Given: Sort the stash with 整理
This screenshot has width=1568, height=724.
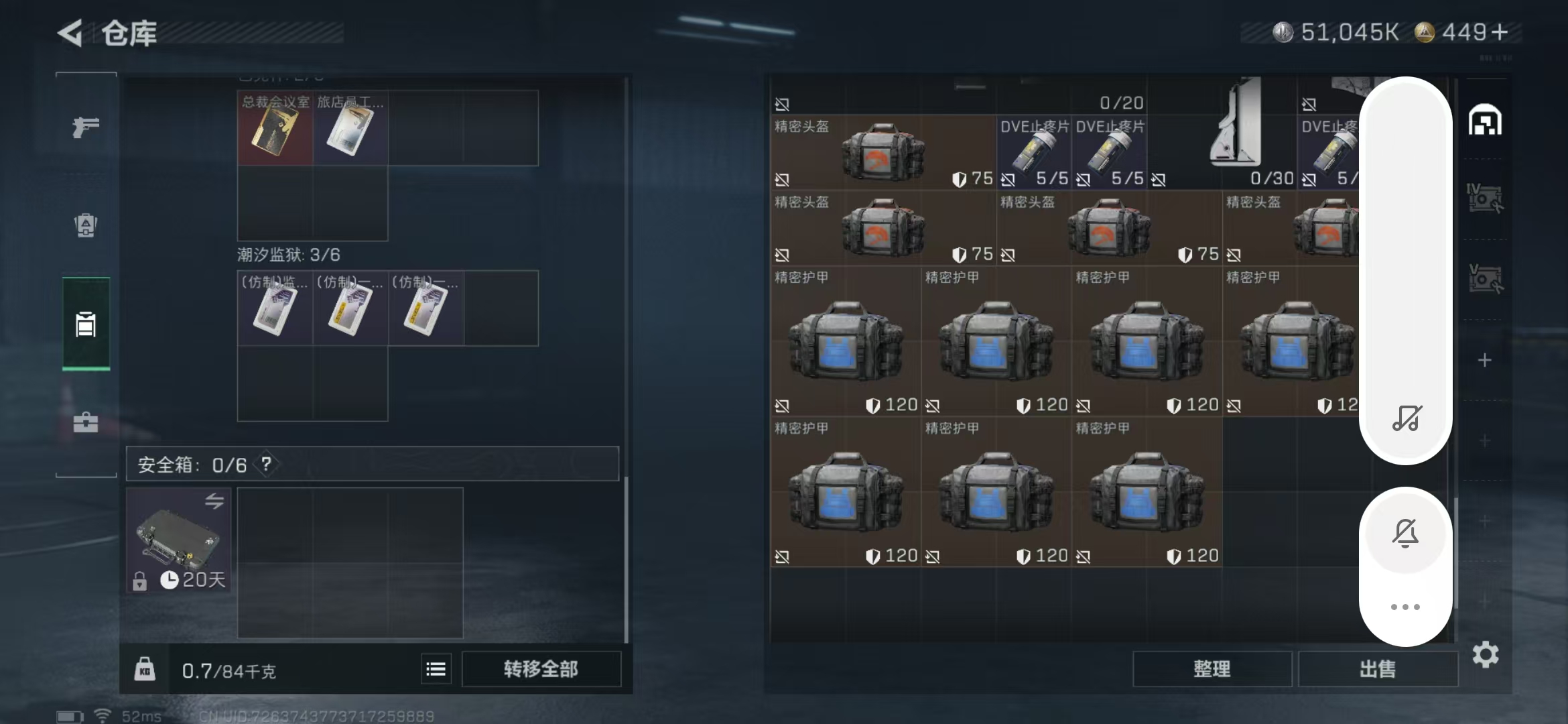Looking at the screenshot, I should tap(1212, 669).
